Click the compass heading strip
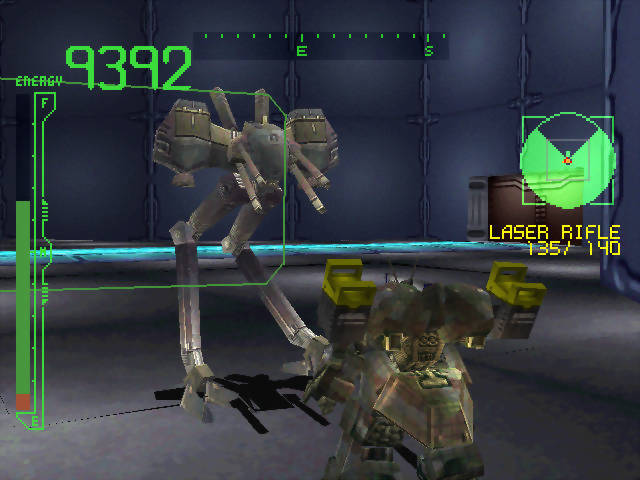 (320, 44)
